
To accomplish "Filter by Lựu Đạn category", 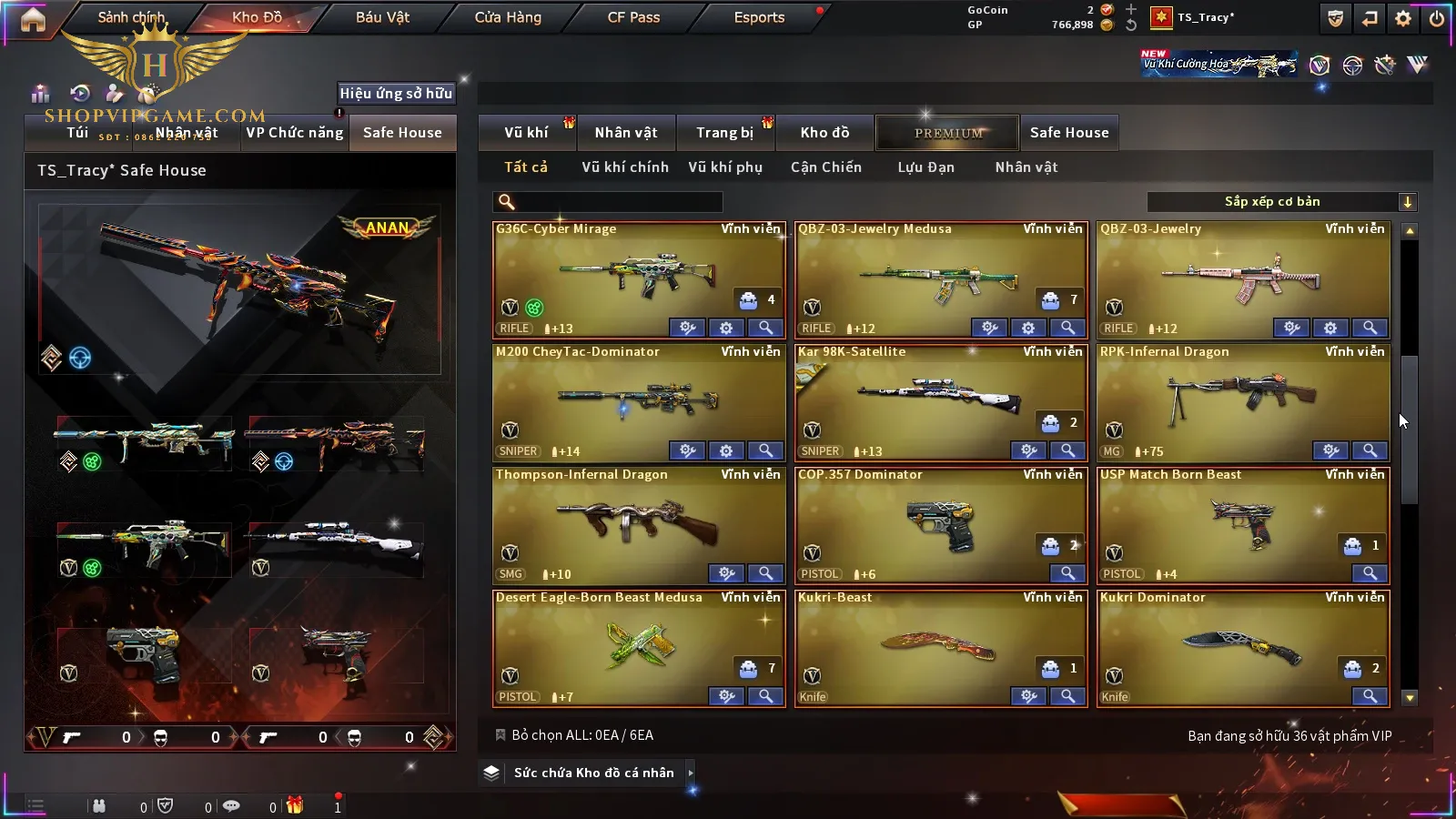I will [925, 167].
